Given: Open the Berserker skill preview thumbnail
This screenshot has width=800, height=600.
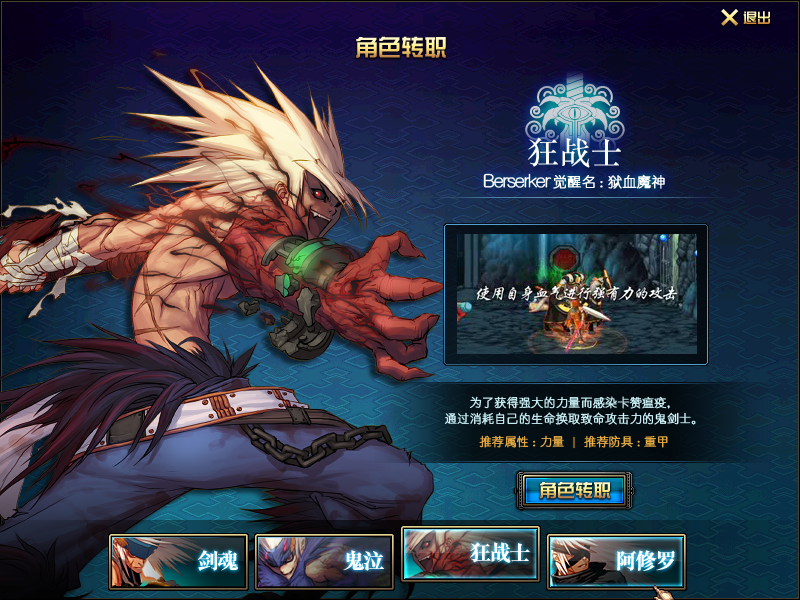Looking at the screenshot, I should (576, 295).
